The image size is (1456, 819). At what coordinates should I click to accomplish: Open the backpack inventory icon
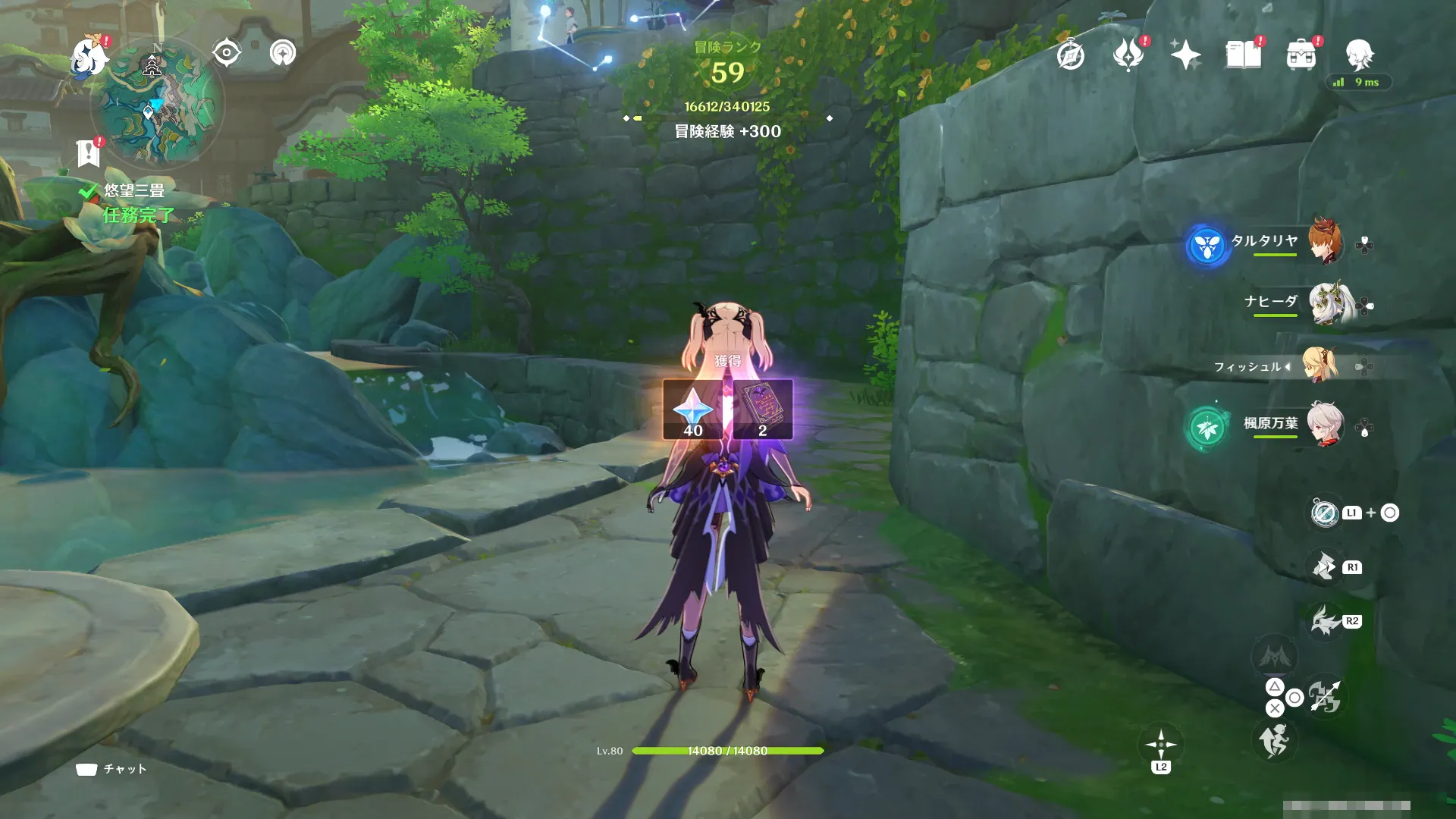tap(1301, 55)
